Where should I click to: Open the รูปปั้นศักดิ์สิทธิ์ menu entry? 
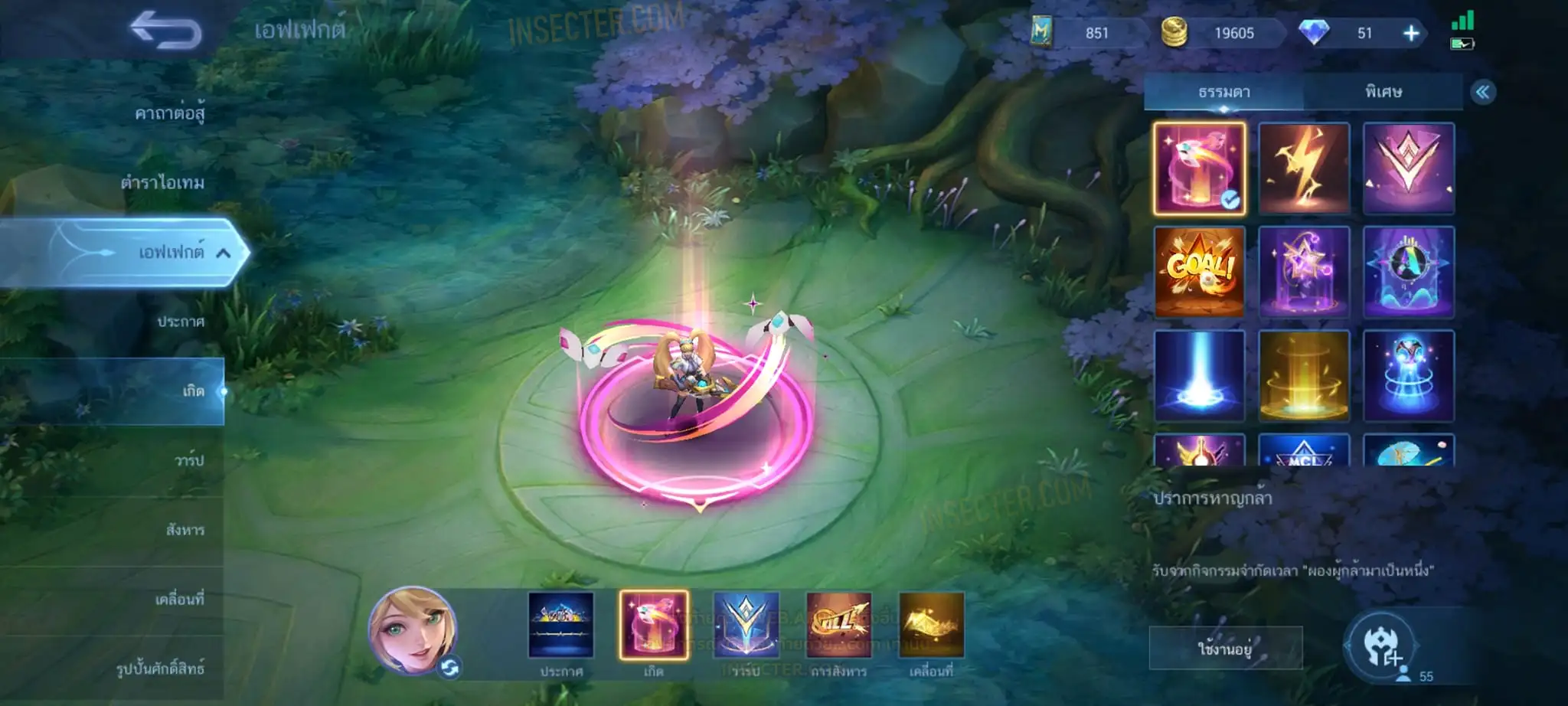(x=160, y=668)
